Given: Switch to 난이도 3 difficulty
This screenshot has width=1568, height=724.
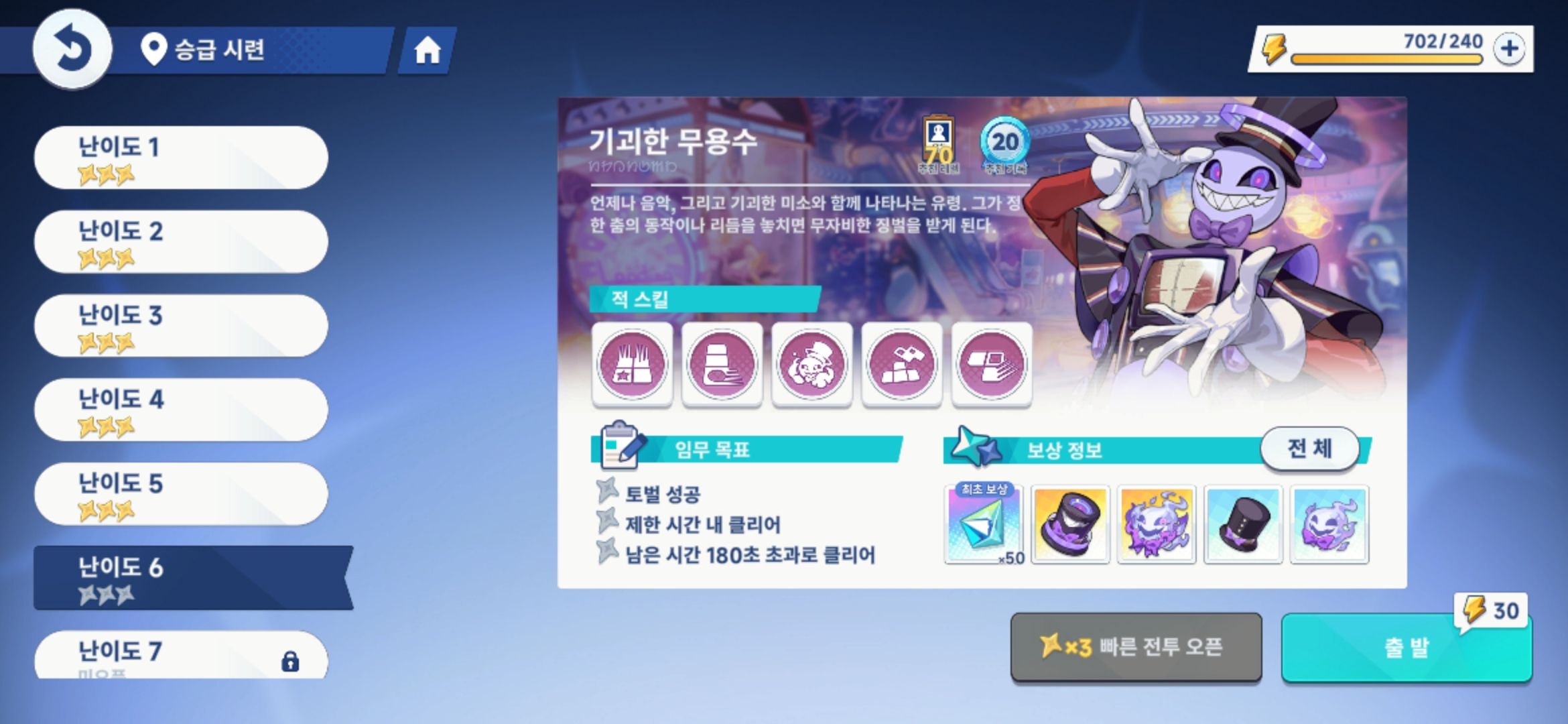Looking at the screenshot, I should [x=178, y=326].
